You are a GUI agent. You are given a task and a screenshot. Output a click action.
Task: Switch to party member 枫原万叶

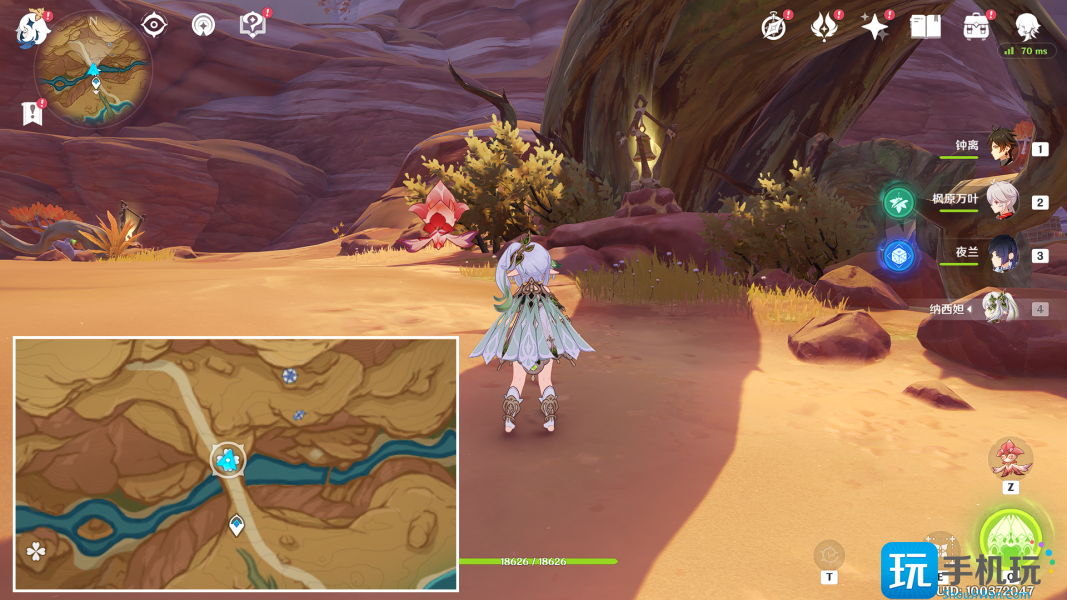1003,201
